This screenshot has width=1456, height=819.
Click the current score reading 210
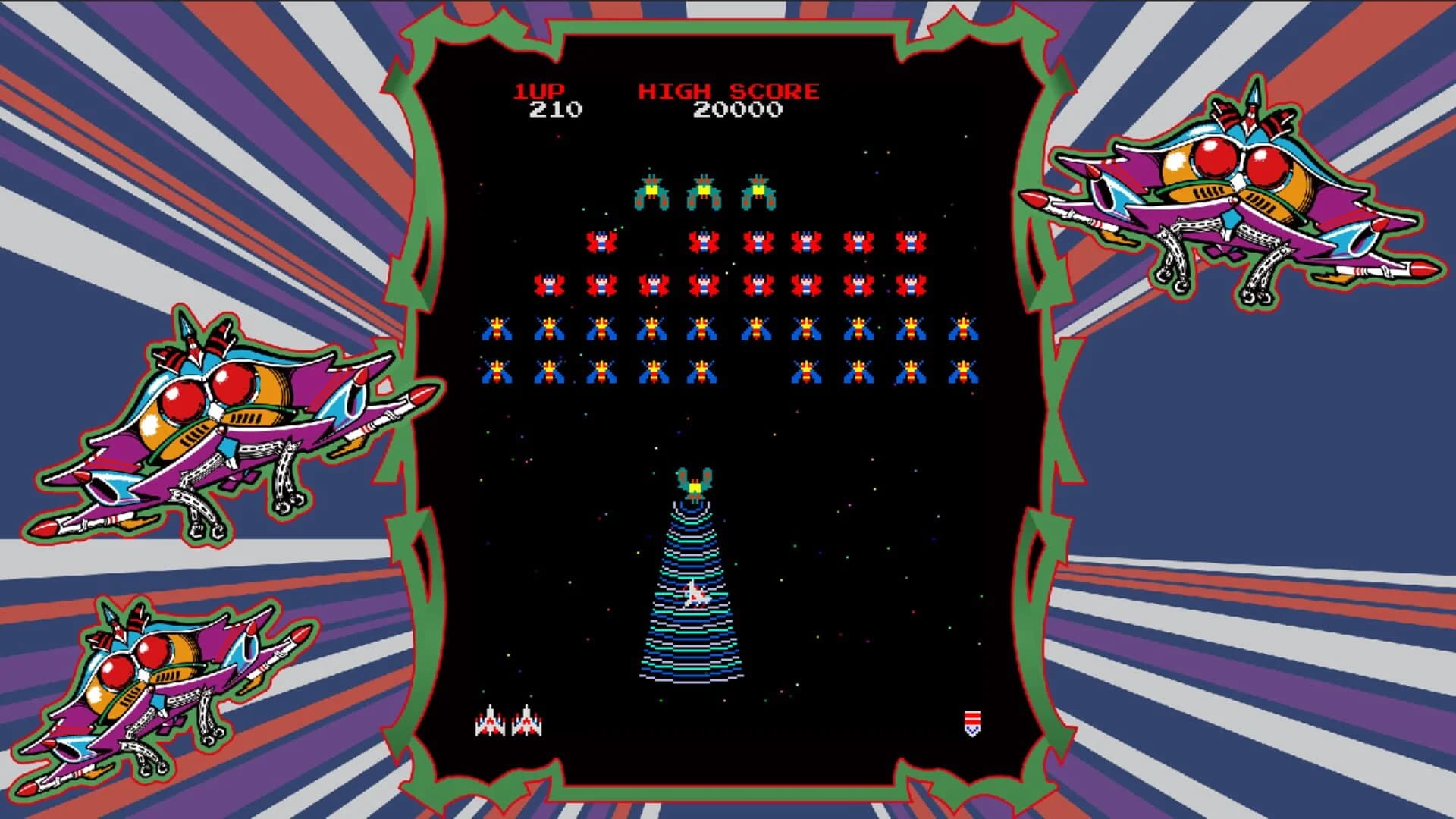(556, 108)
